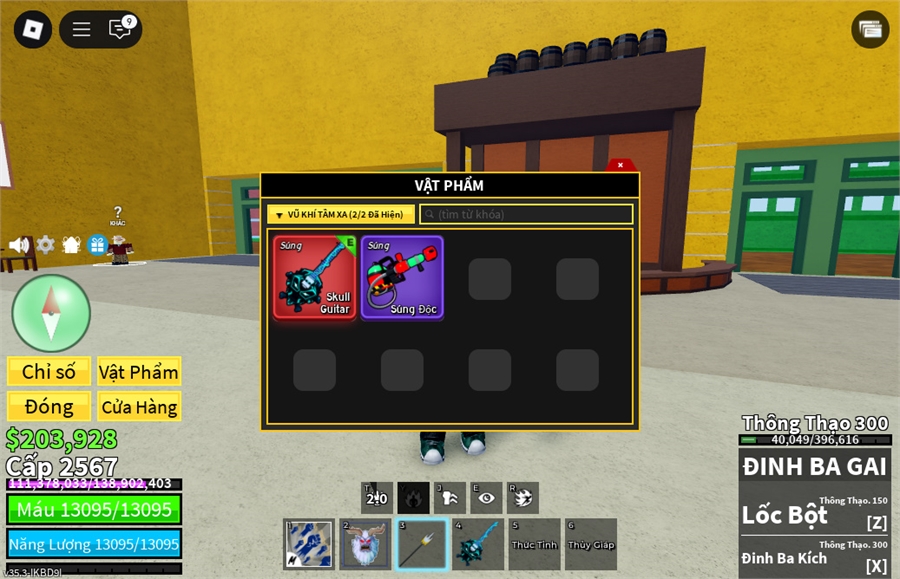Open the Vũ Khí Tầm Xa category dropdown
This screenshot has height=579, width=900.
[x=341, y=215]
